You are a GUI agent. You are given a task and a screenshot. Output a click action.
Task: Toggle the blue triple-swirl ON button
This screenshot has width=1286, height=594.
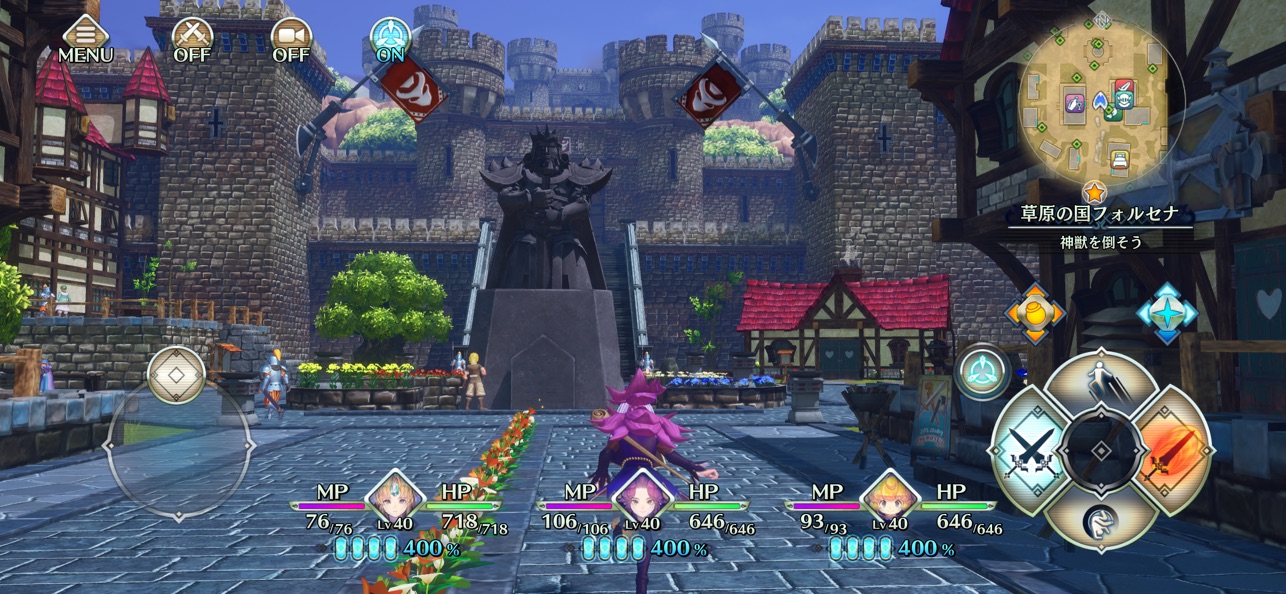click(390, 40)
